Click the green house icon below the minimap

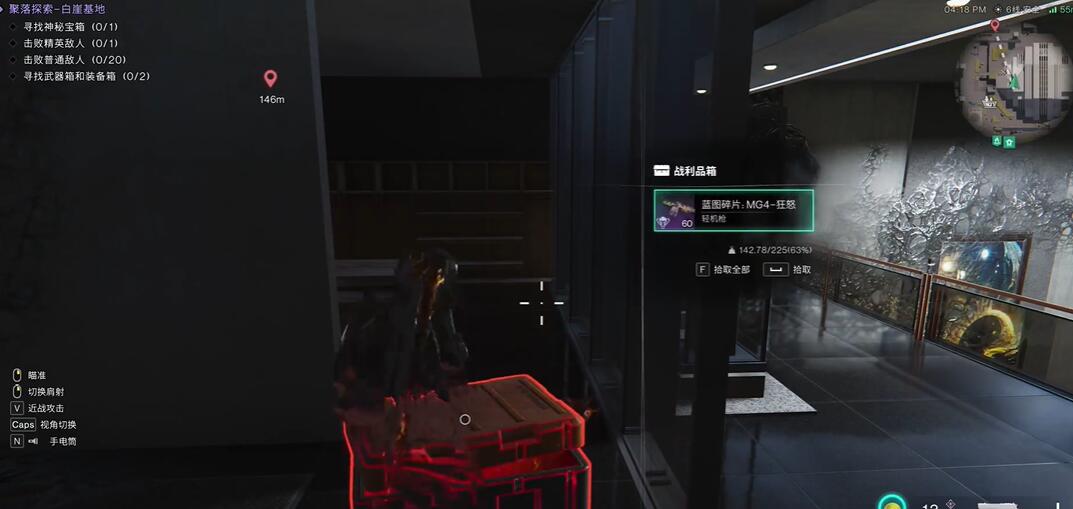[x=1010, y=142]
